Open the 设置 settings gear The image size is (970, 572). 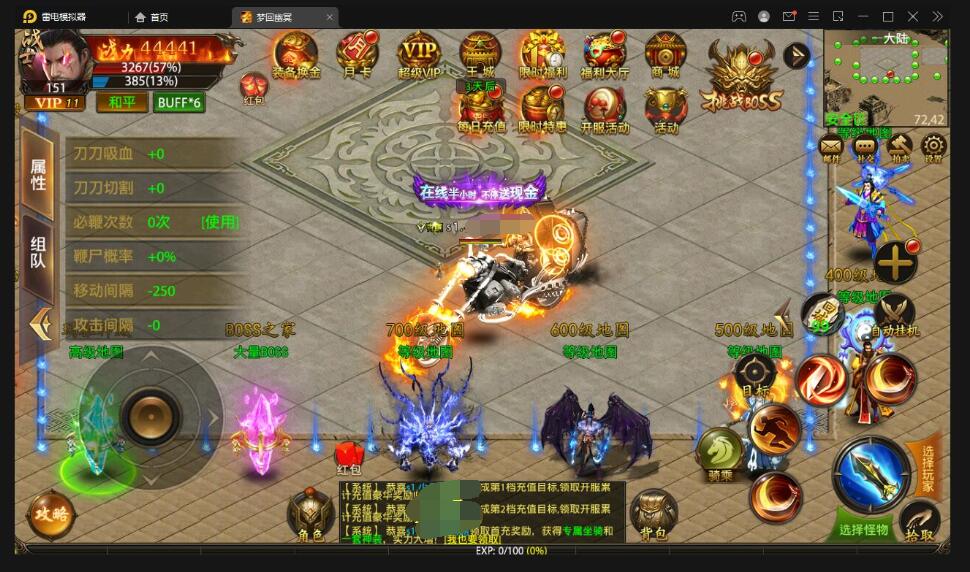click(x=932, y=148)
